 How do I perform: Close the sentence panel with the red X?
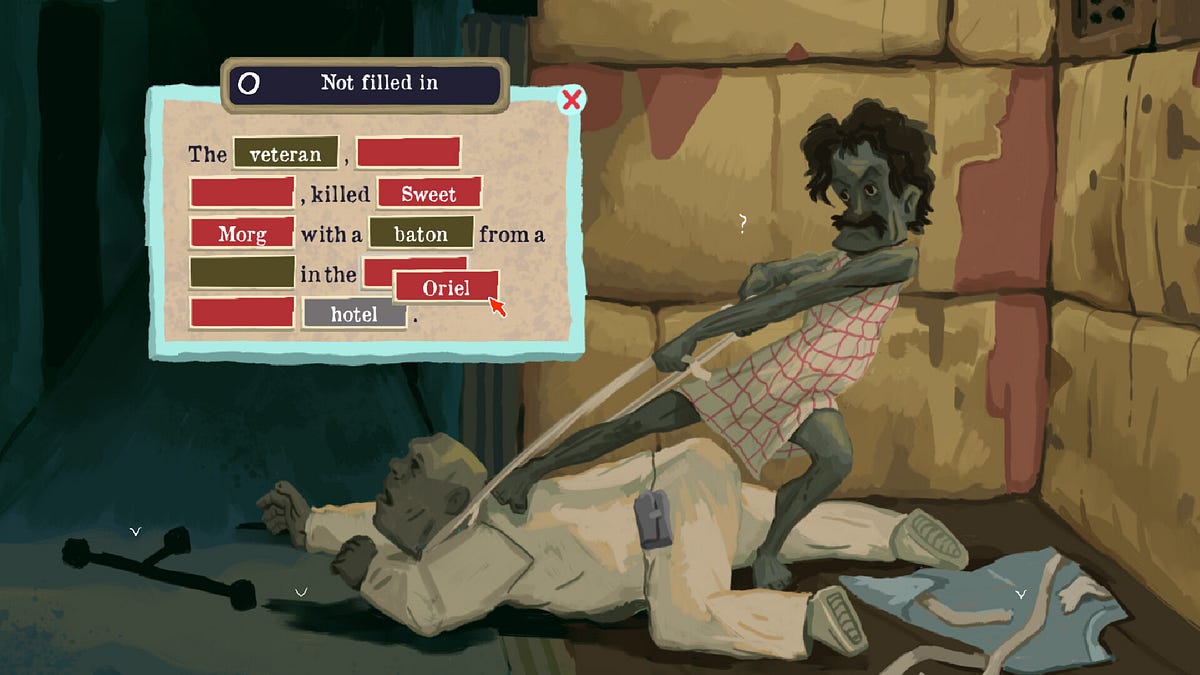pos(572,100)
